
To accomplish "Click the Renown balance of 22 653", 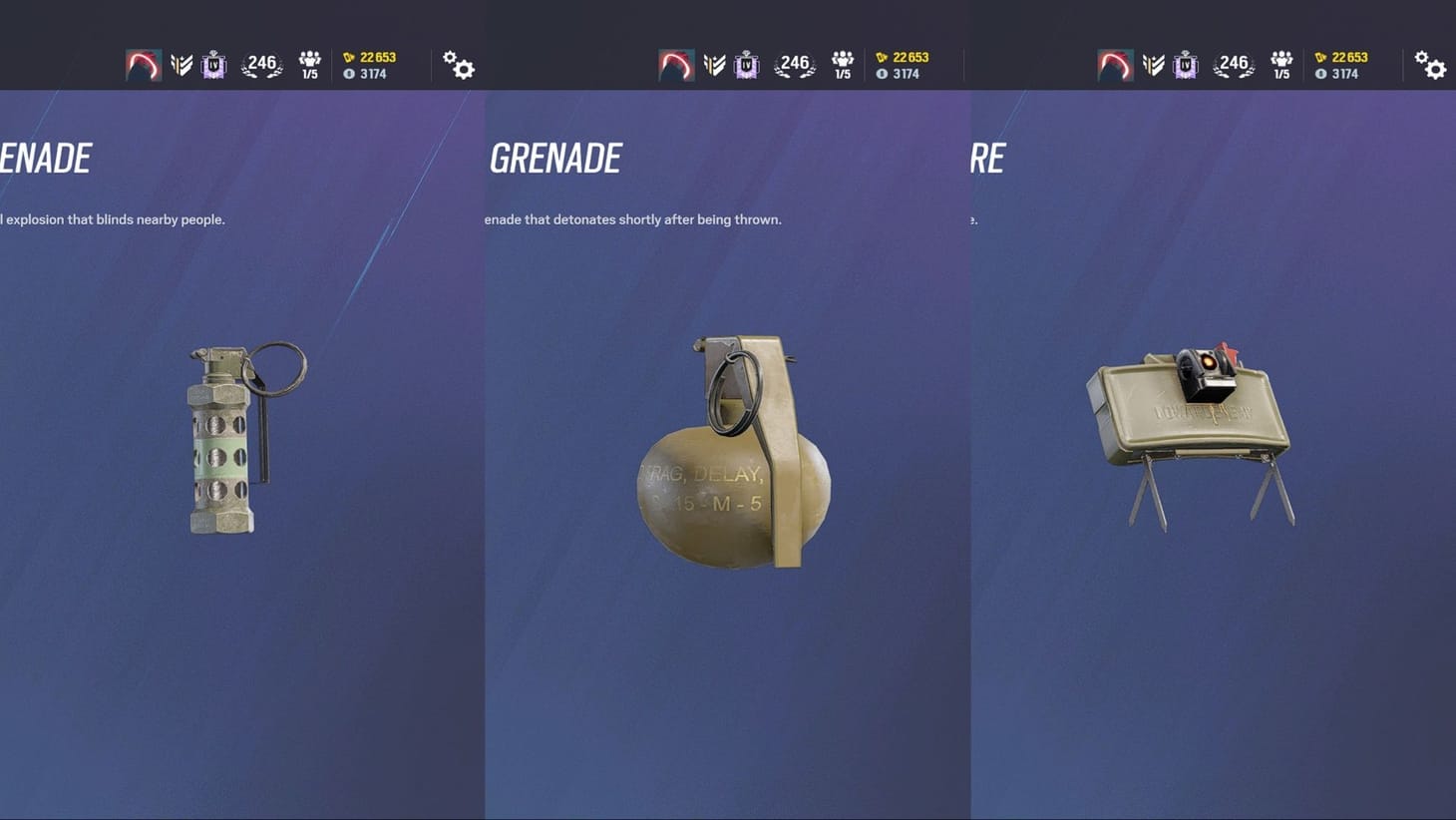I will pyautogui.click(x=379, y=57).
